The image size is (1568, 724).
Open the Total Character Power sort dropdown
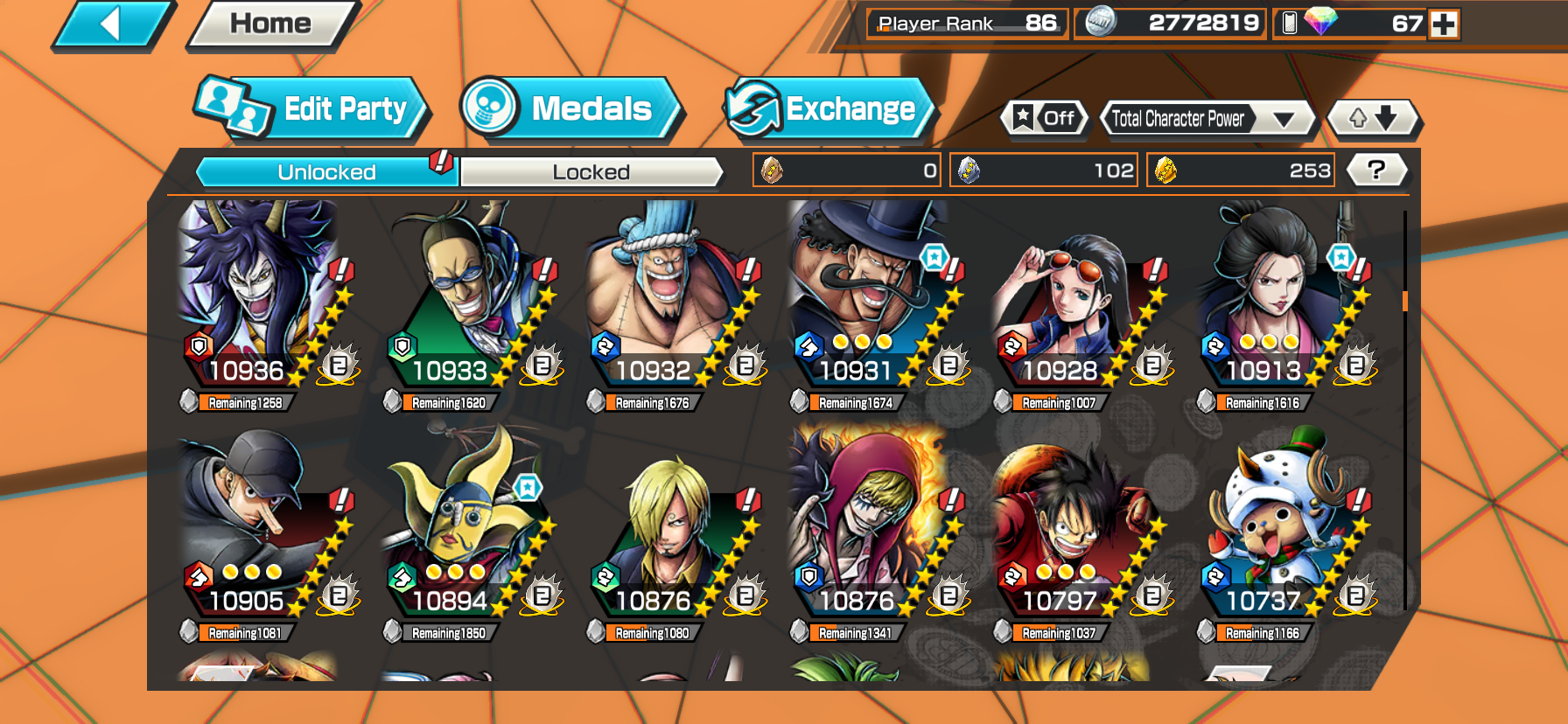click(1207, 119)
